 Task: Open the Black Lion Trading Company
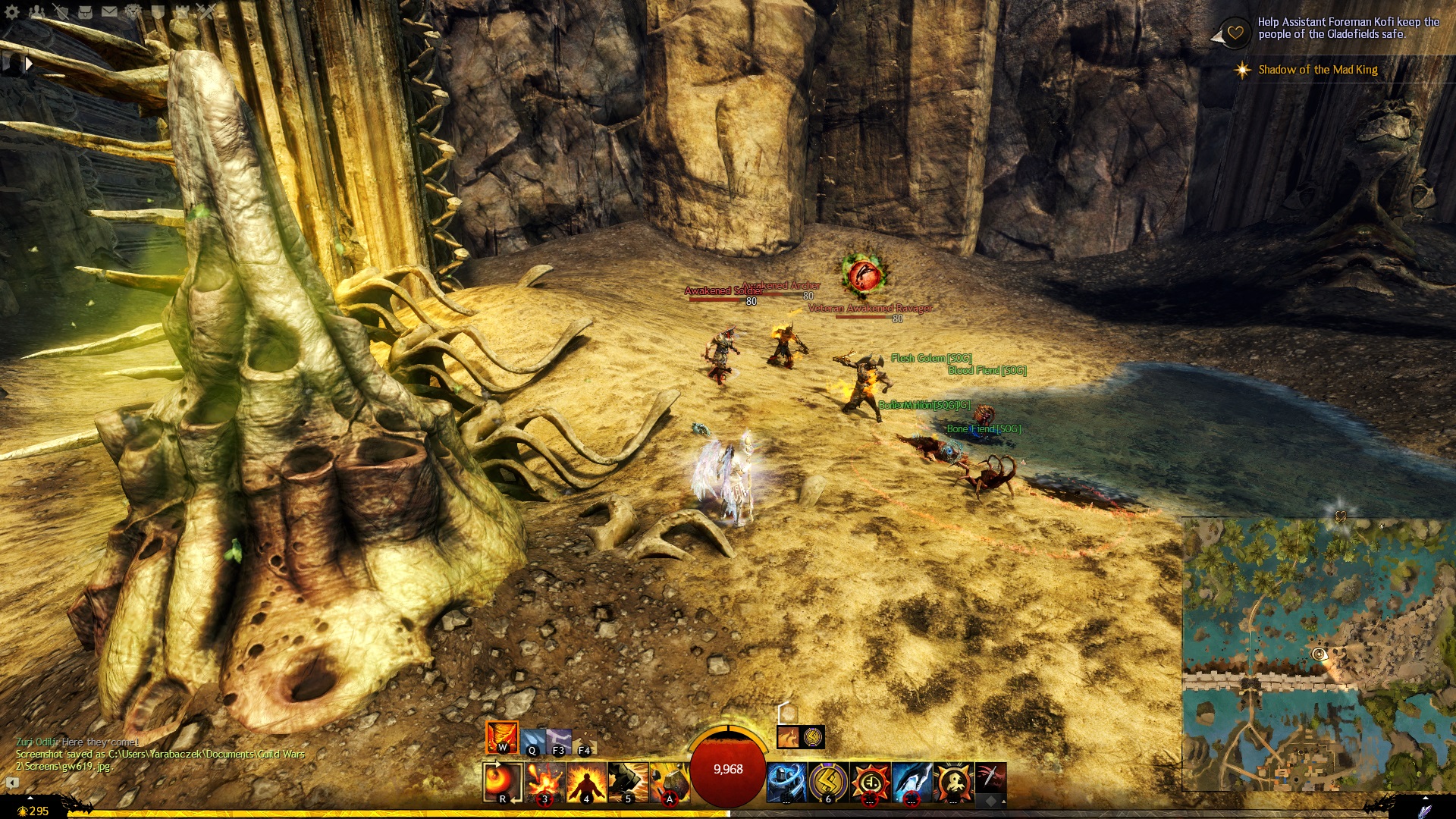pyautogui.click(x=134, y=11)
